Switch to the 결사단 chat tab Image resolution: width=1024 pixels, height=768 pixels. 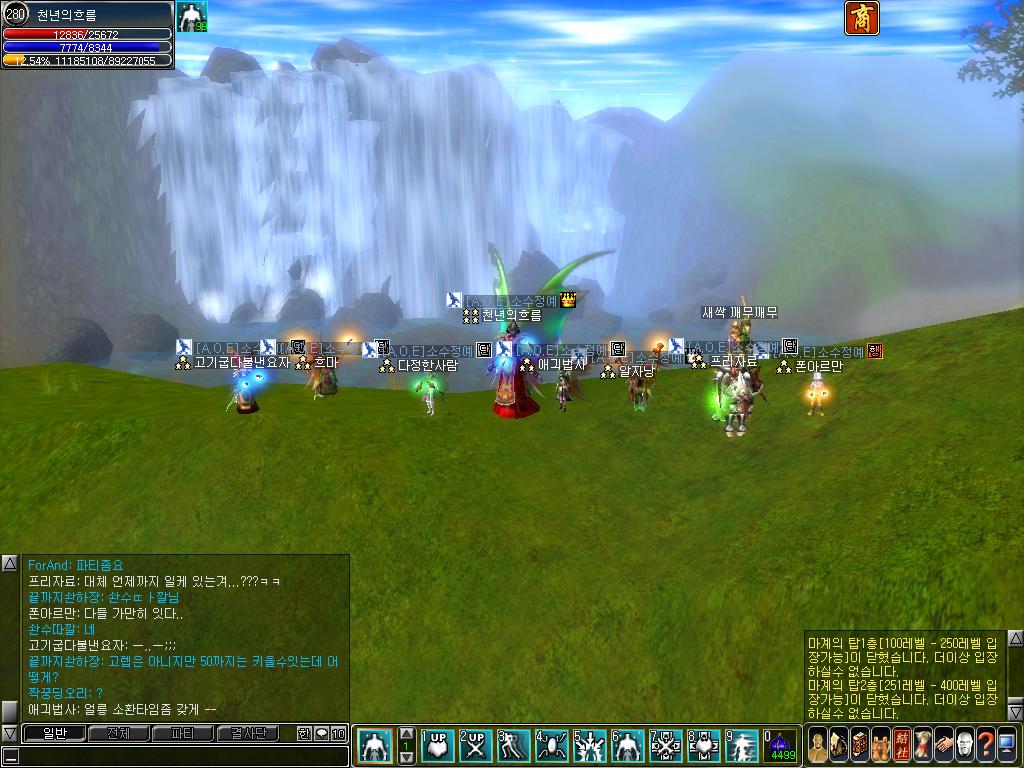pyautogui.click(x=249, y=734)
